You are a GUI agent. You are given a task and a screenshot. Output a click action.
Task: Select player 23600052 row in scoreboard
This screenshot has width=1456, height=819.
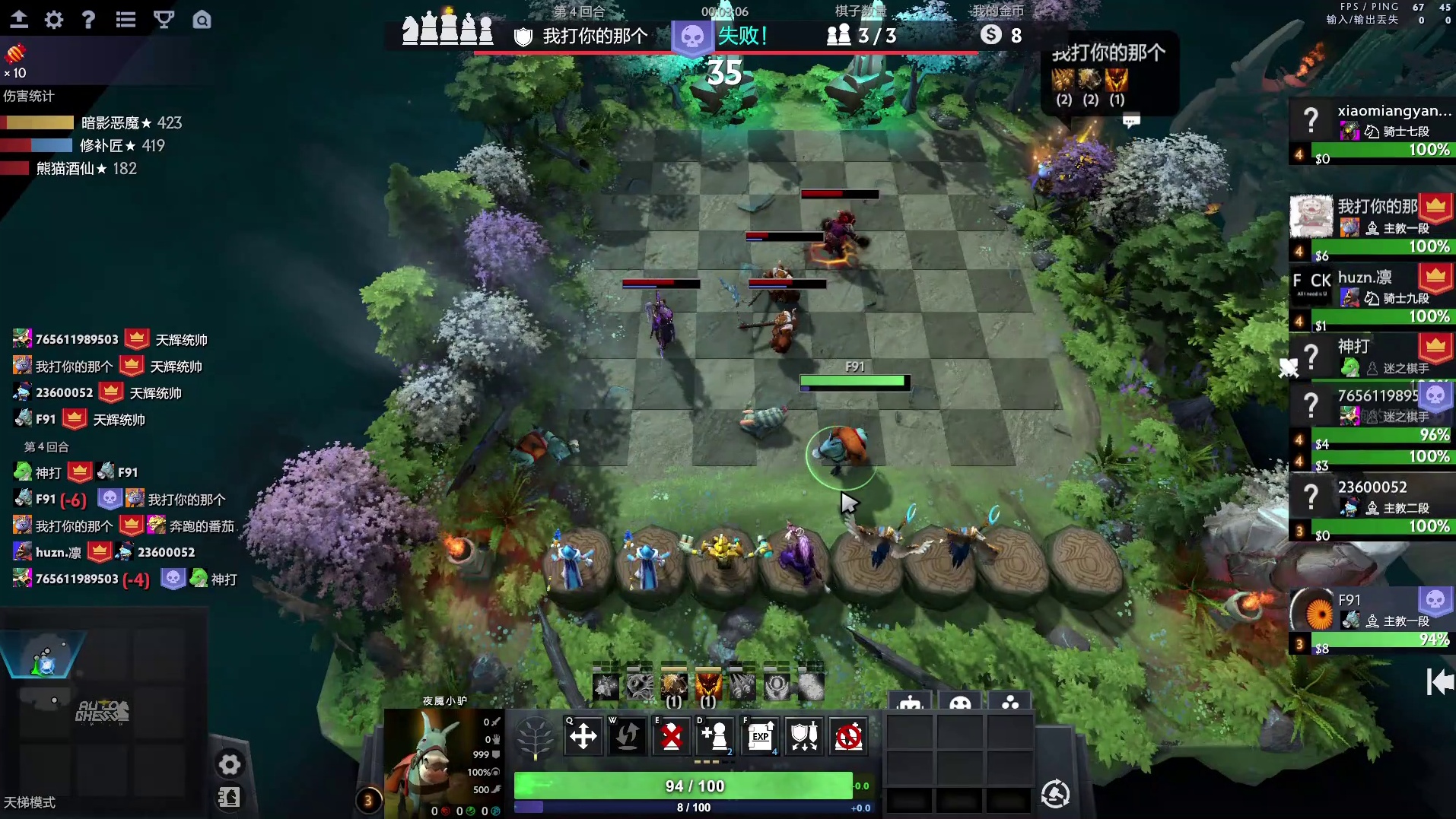tap(1372, 506)
